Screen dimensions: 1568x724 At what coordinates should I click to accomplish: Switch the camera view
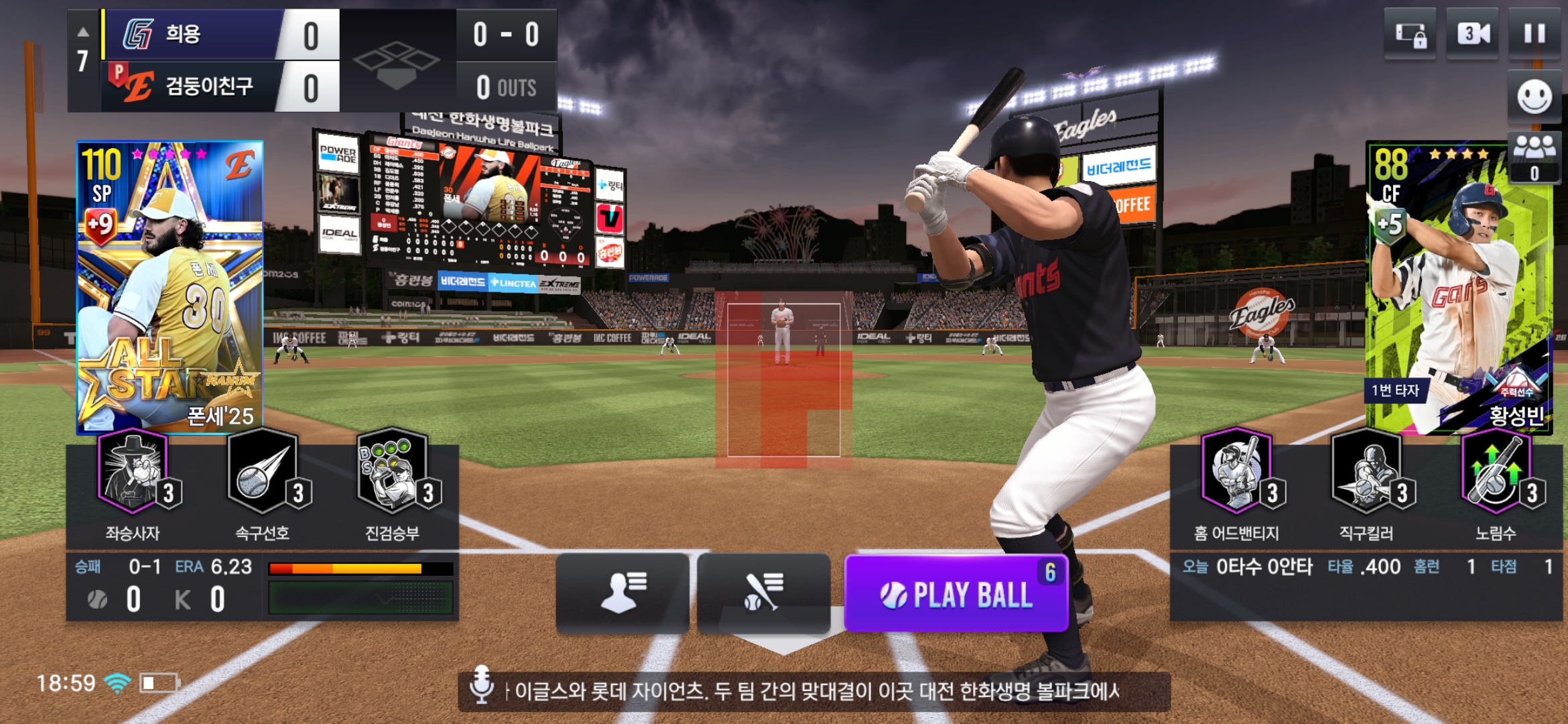1472,34
